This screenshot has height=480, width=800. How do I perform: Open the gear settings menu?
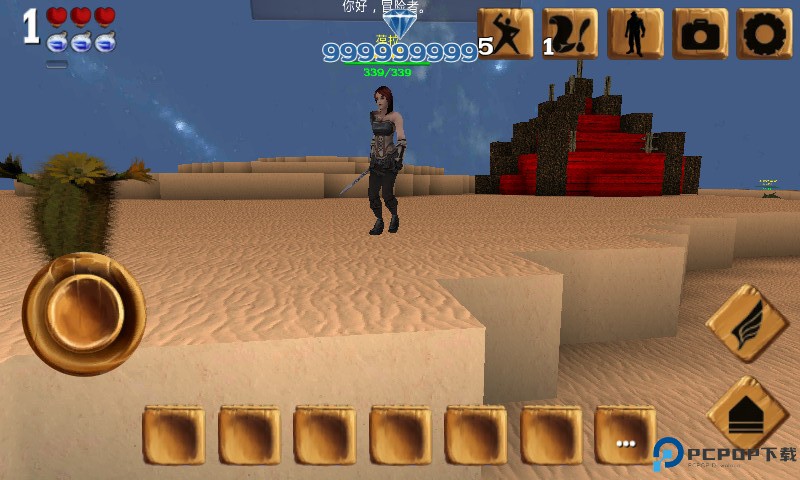(x=764, y=34)
